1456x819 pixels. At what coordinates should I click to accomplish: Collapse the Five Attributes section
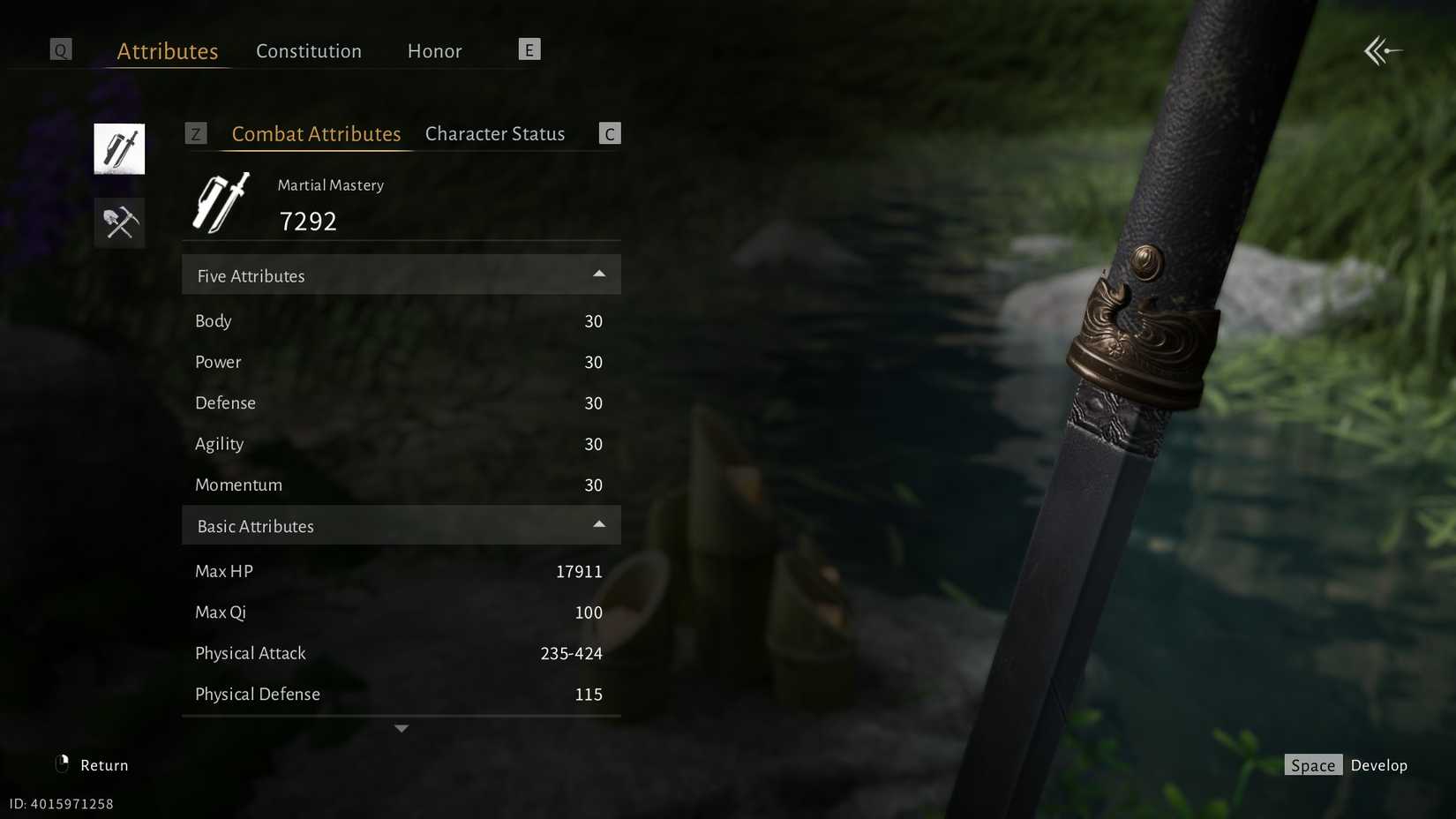(x=599, y=274)
